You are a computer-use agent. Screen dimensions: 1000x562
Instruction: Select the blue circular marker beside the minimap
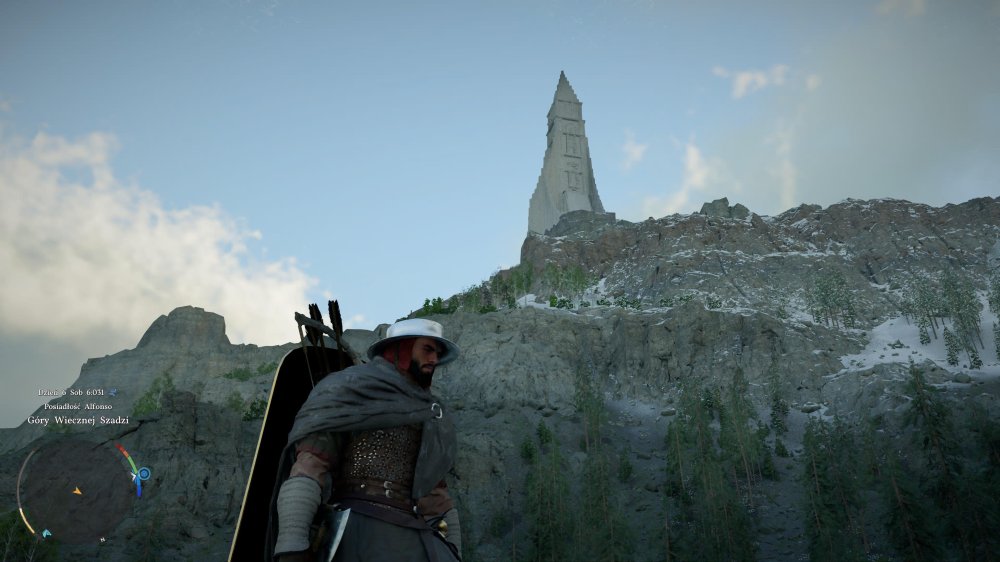(x=144, y=473)
